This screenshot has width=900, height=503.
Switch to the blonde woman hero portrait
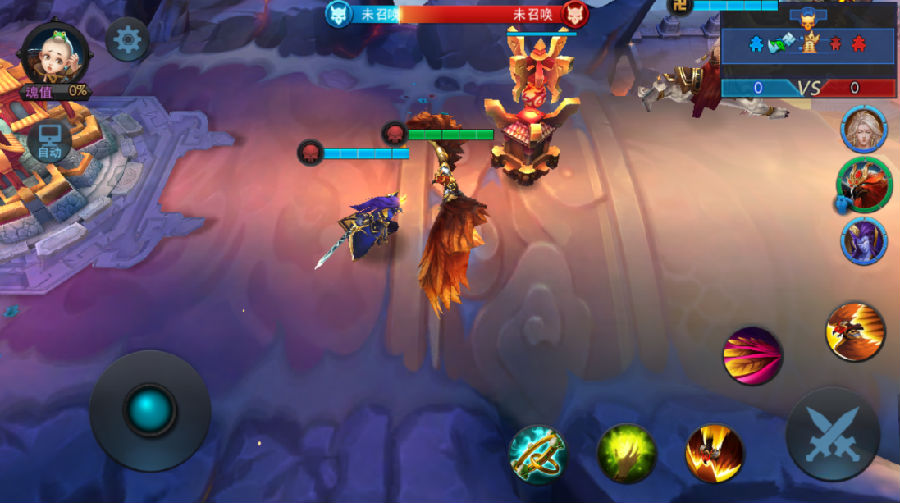click(864, 129)
